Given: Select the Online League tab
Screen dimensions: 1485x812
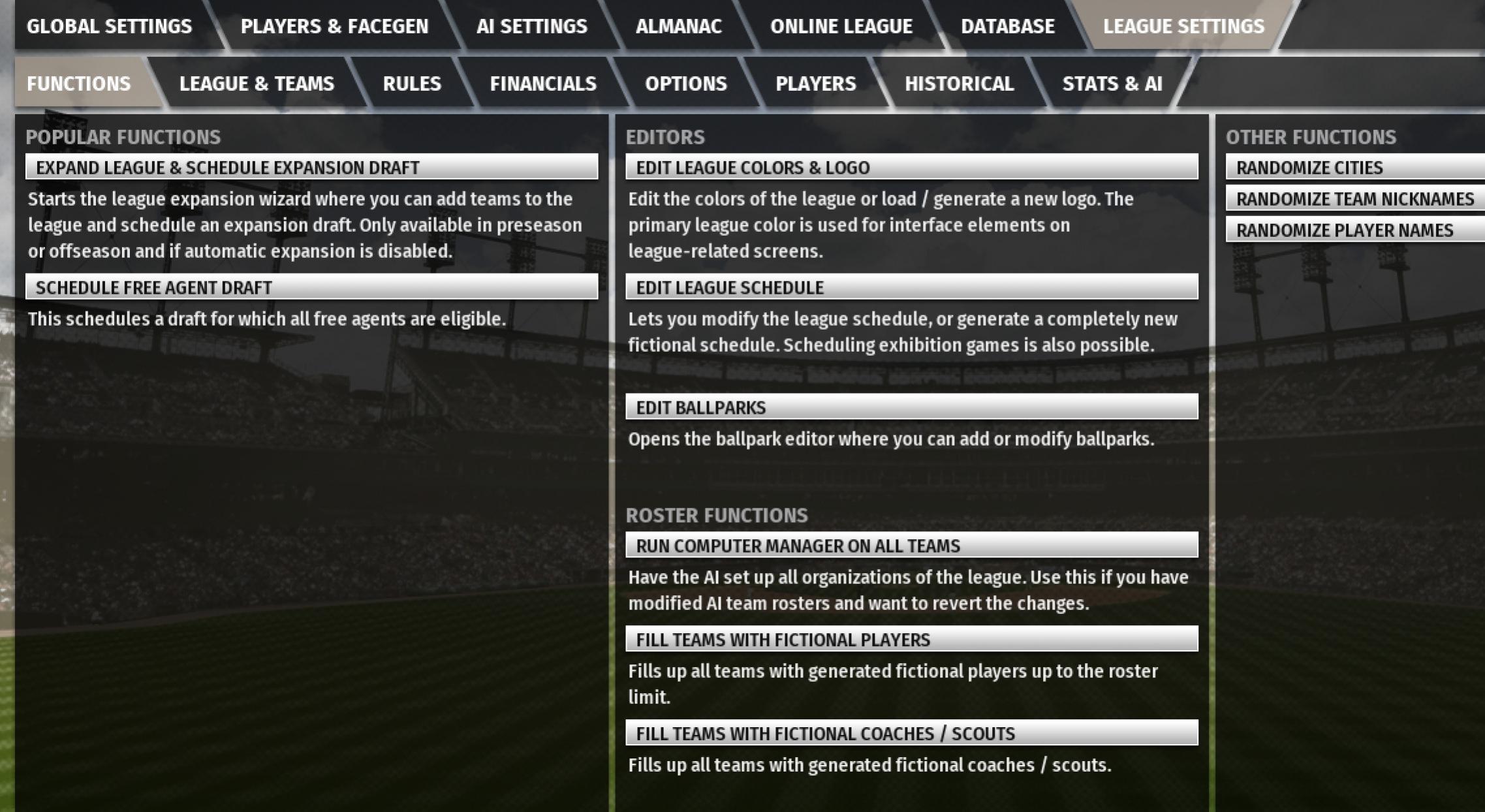Looking at the screenshot, I should 841,26.
